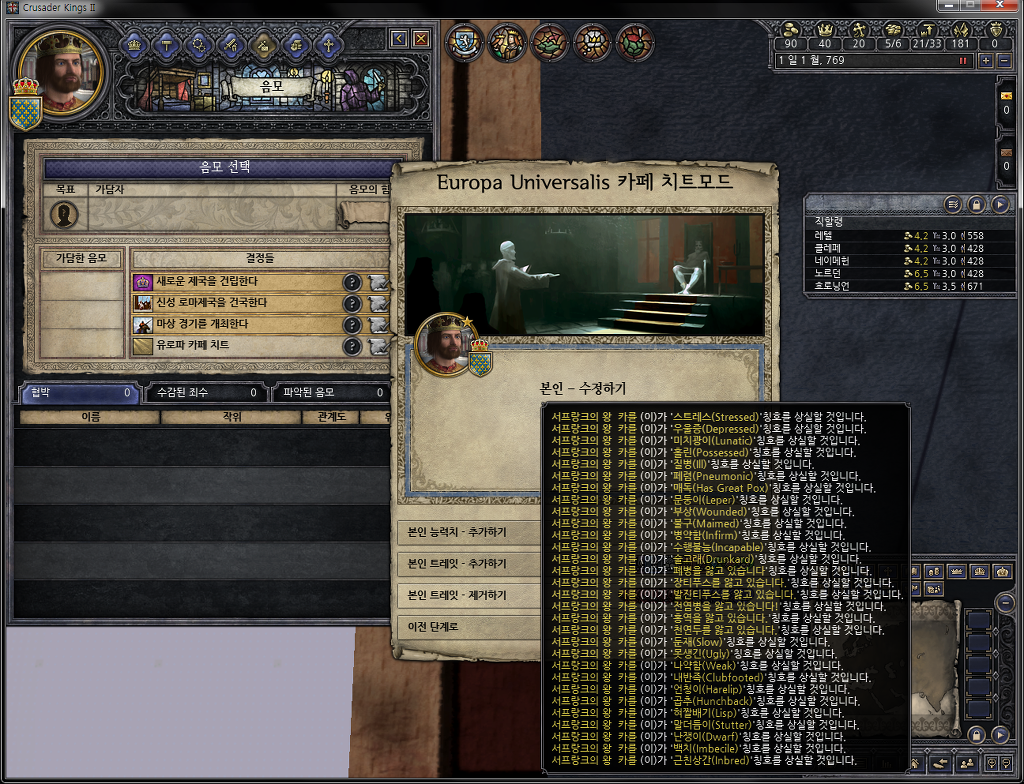1024x784 pixels.
Task: Click the padlock icon on the outliner
Action: (977, 204)
